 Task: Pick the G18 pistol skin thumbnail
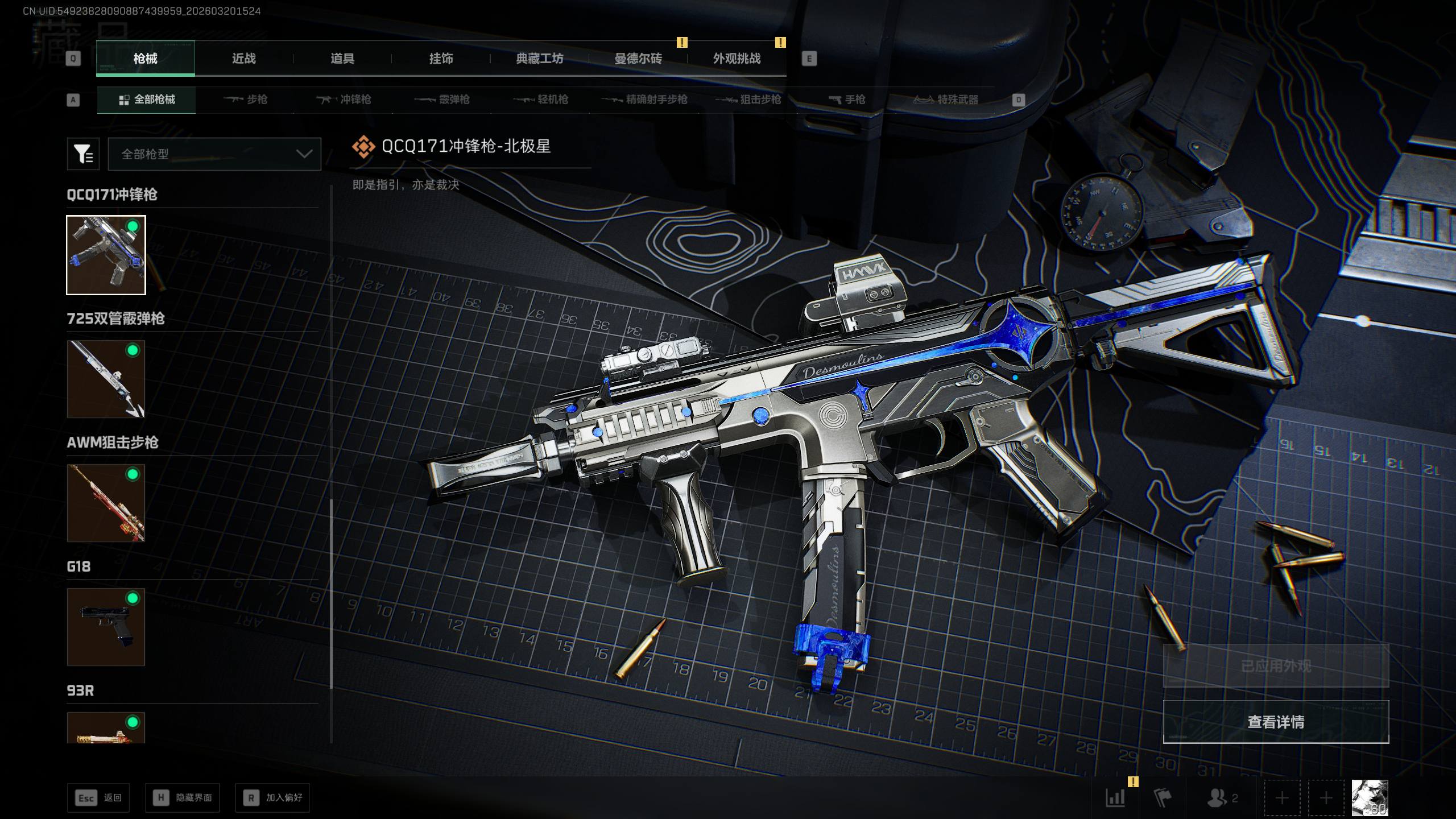pos(106,627)
